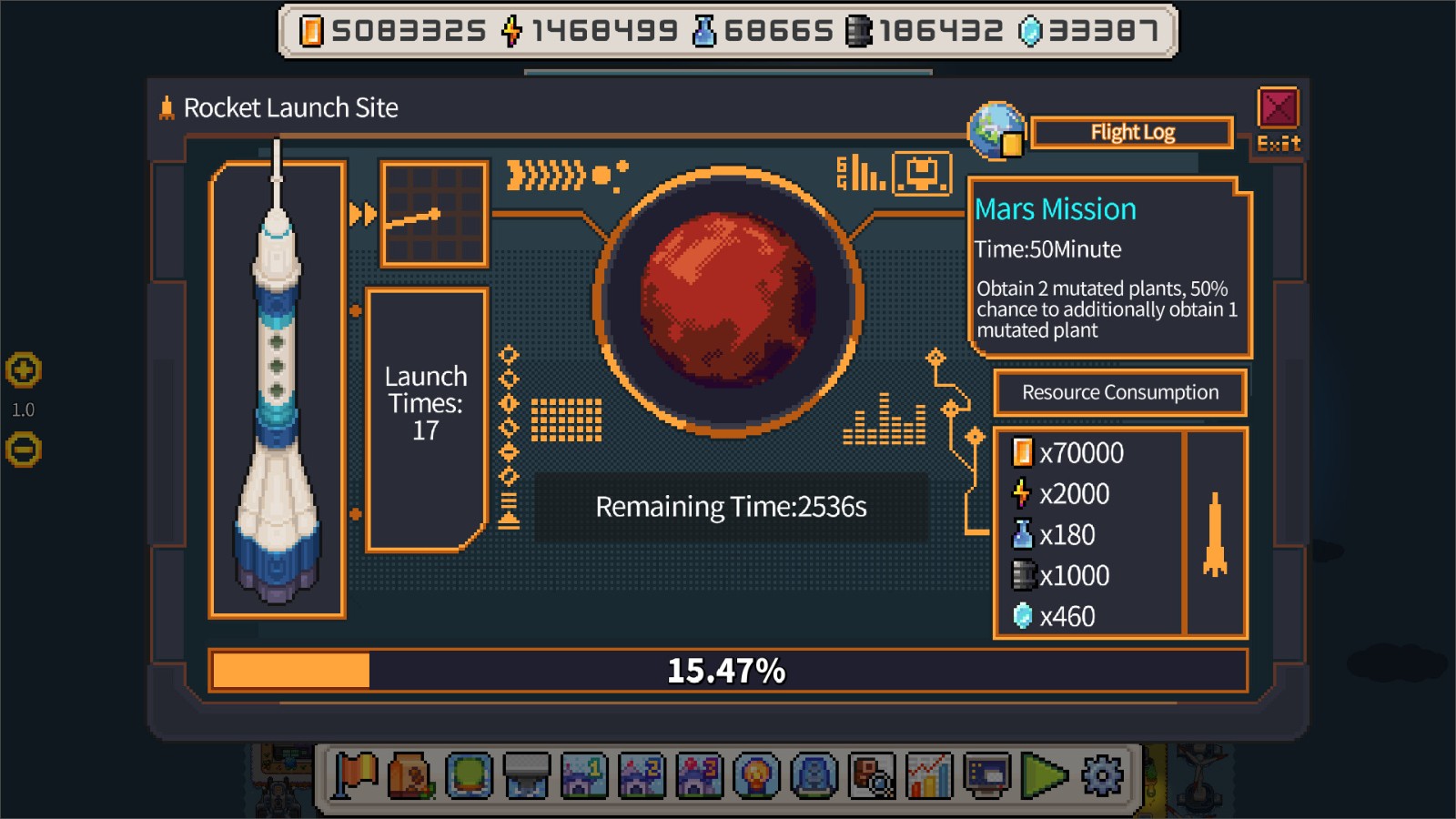Open the seed bag toolbar icon

411,776
